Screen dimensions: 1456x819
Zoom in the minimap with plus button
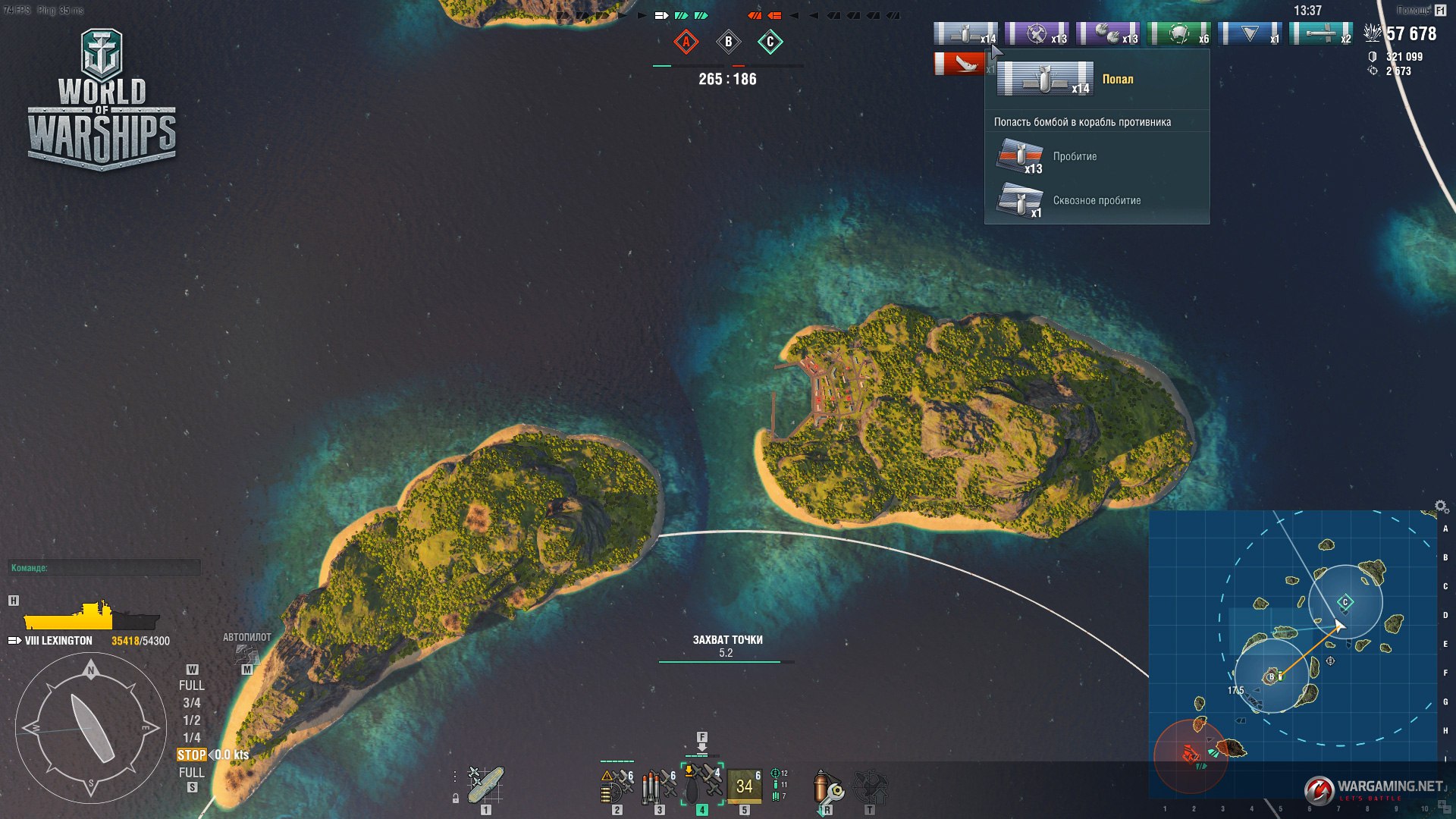pyautogui.click(x=1444, y=806)
